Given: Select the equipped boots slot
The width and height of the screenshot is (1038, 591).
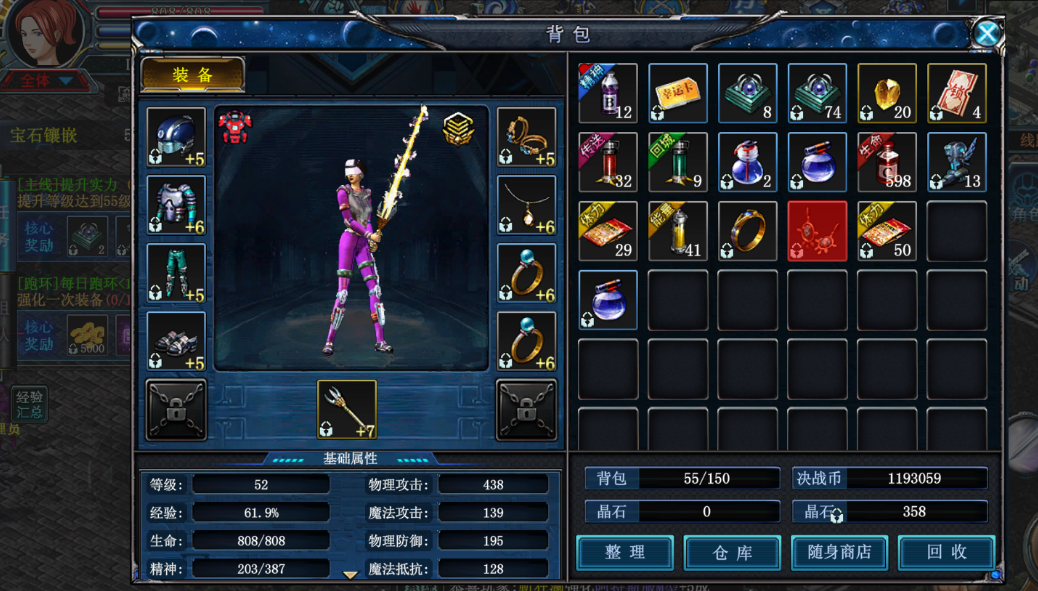Looking at the screenshot, I should click(x=176, y=341).
